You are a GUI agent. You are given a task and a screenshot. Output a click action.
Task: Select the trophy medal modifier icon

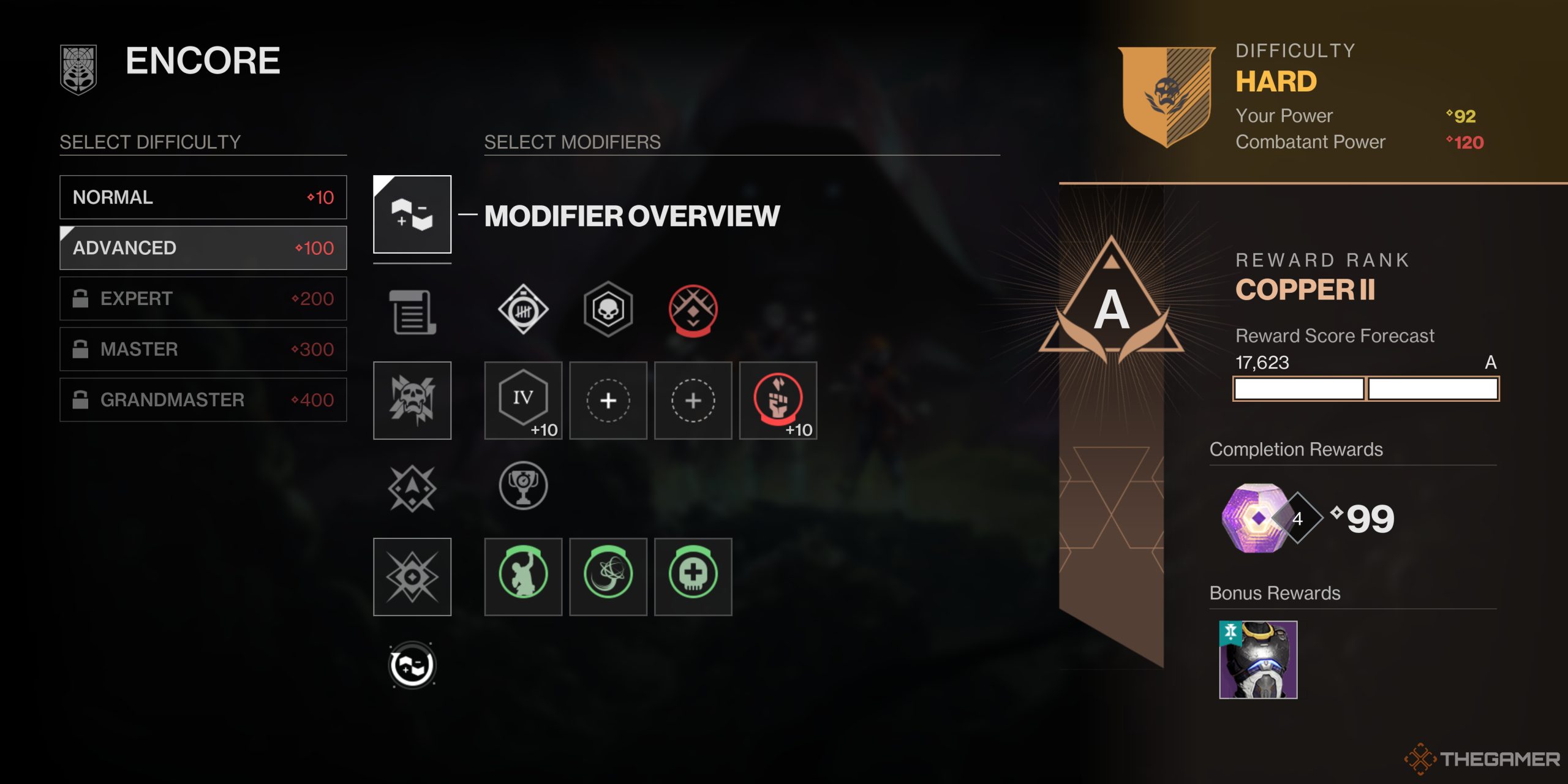pos(523,486)
